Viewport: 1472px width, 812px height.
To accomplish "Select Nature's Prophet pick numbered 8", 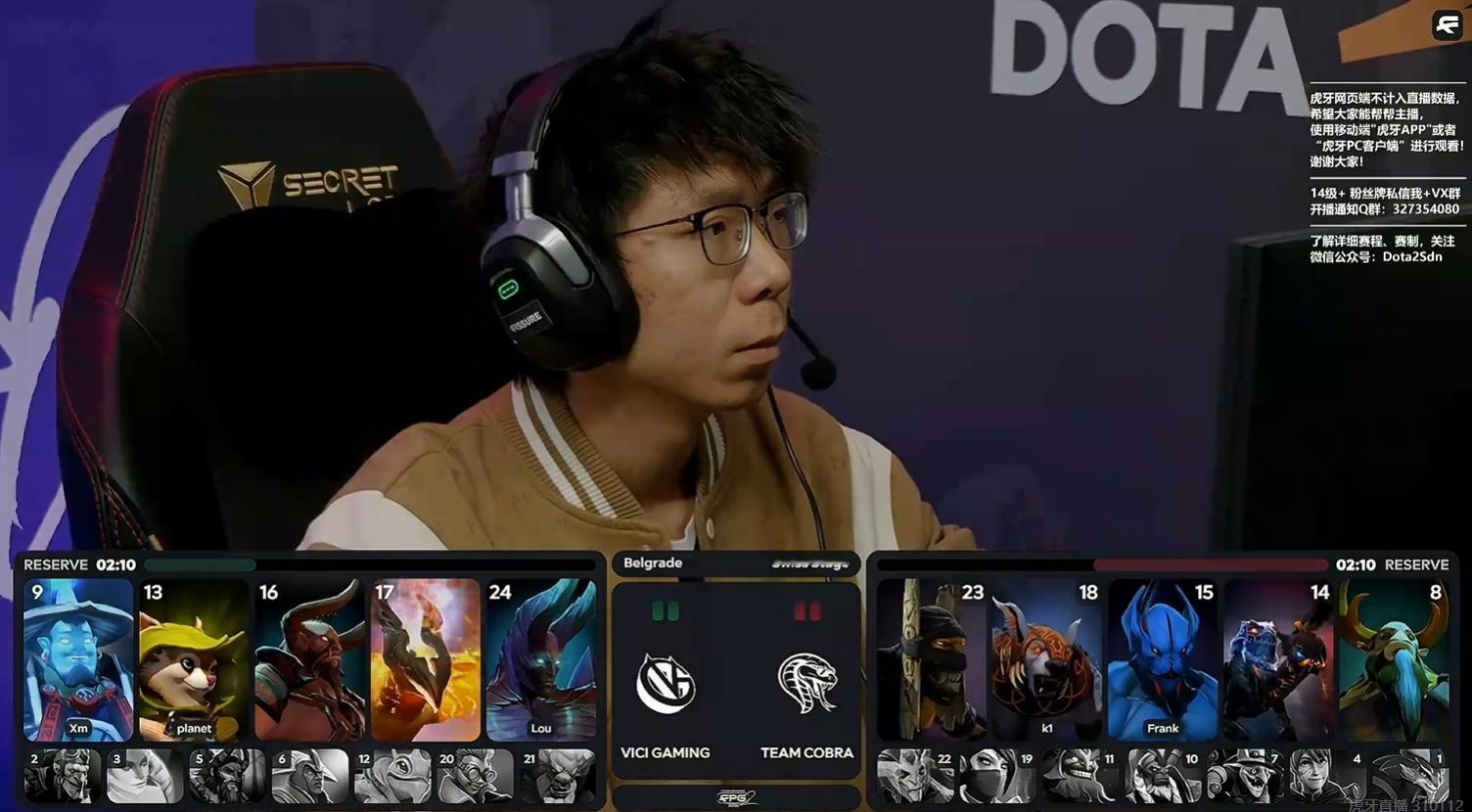I will [x=1394, y=658].
